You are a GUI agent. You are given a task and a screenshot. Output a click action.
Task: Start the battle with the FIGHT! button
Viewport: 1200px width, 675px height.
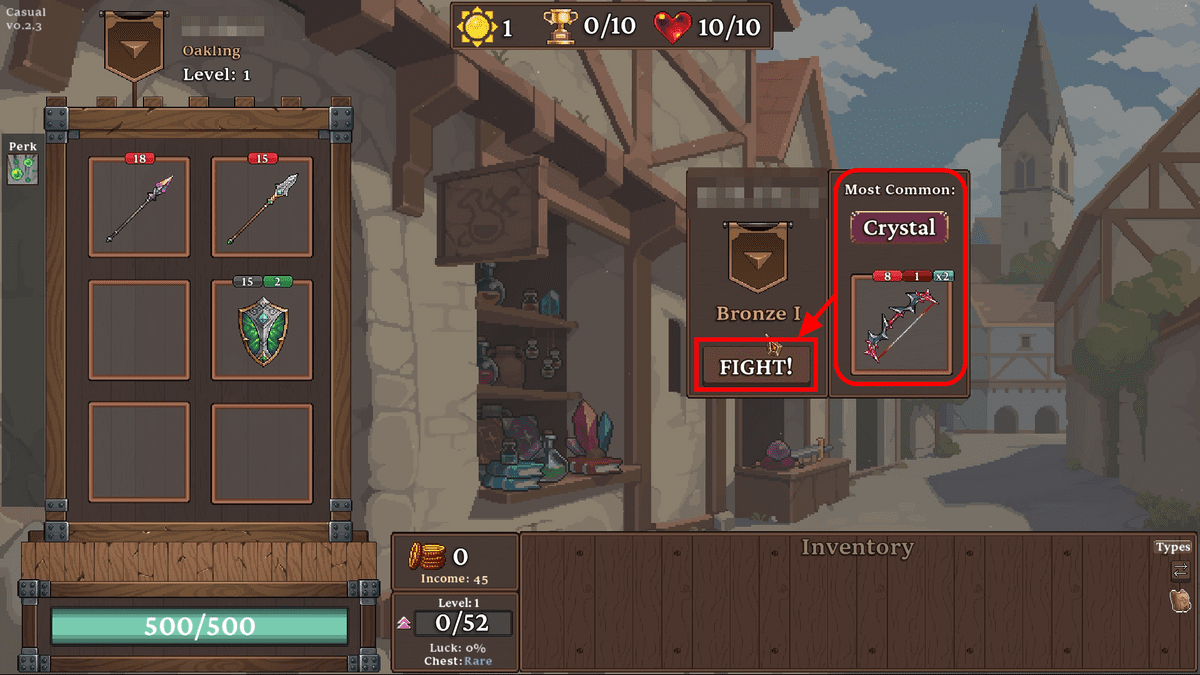tap(756, 366)
